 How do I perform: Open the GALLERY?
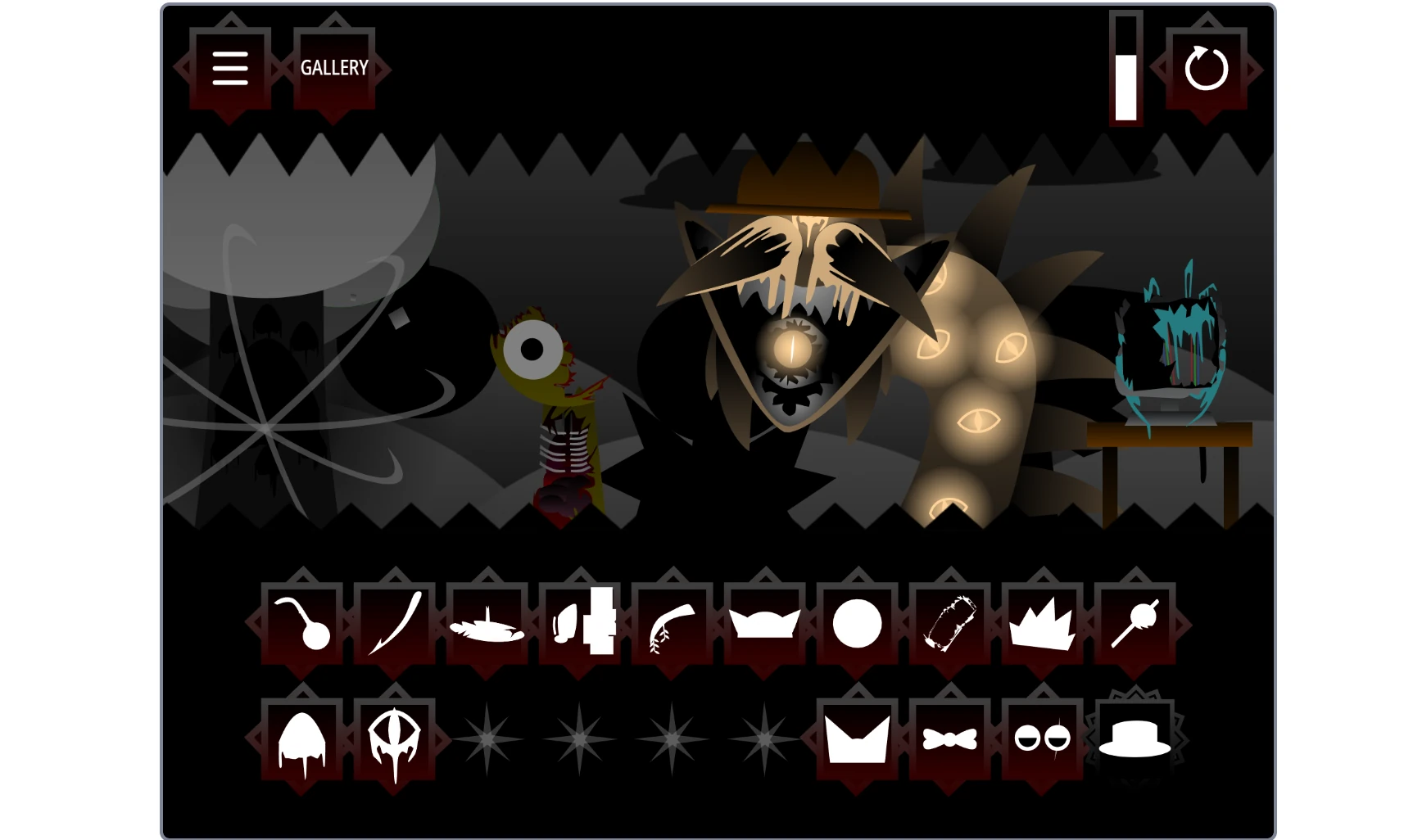[x=334, y=69]
